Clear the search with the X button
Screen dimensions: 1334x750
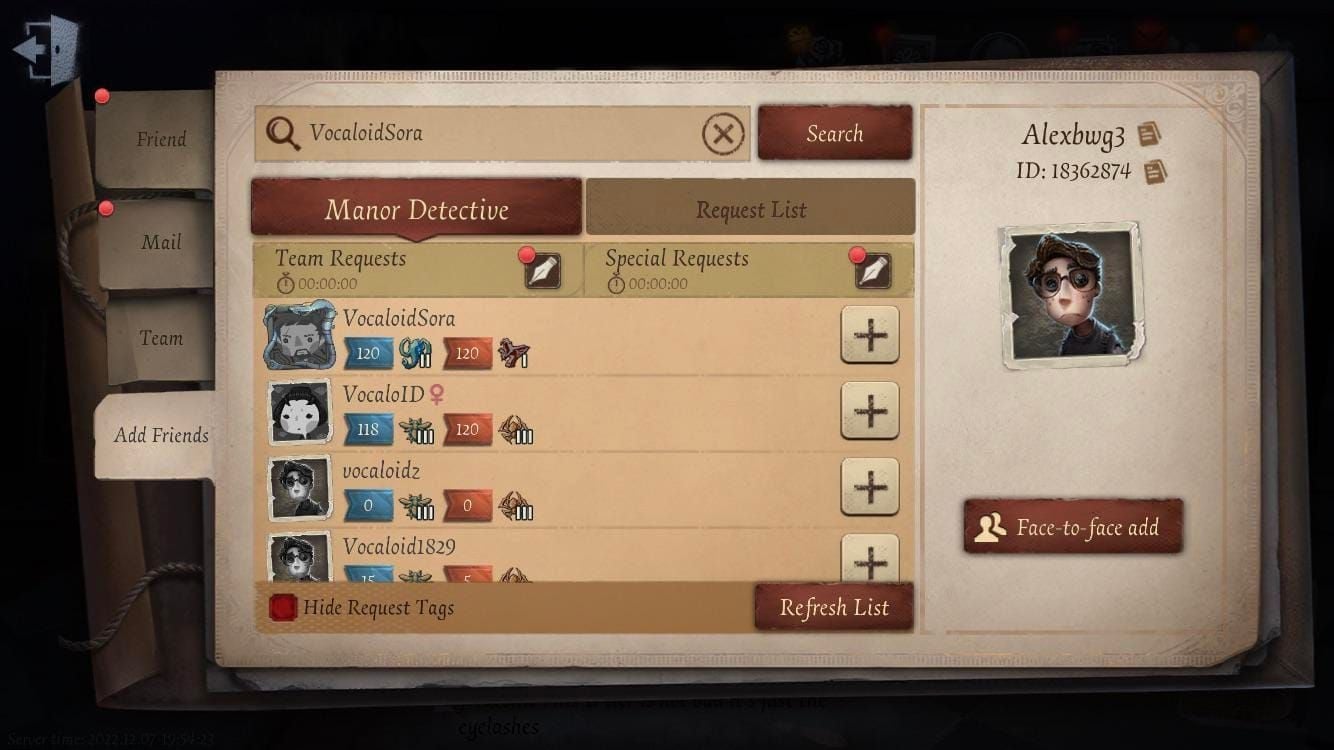click(x=723, y=133)
